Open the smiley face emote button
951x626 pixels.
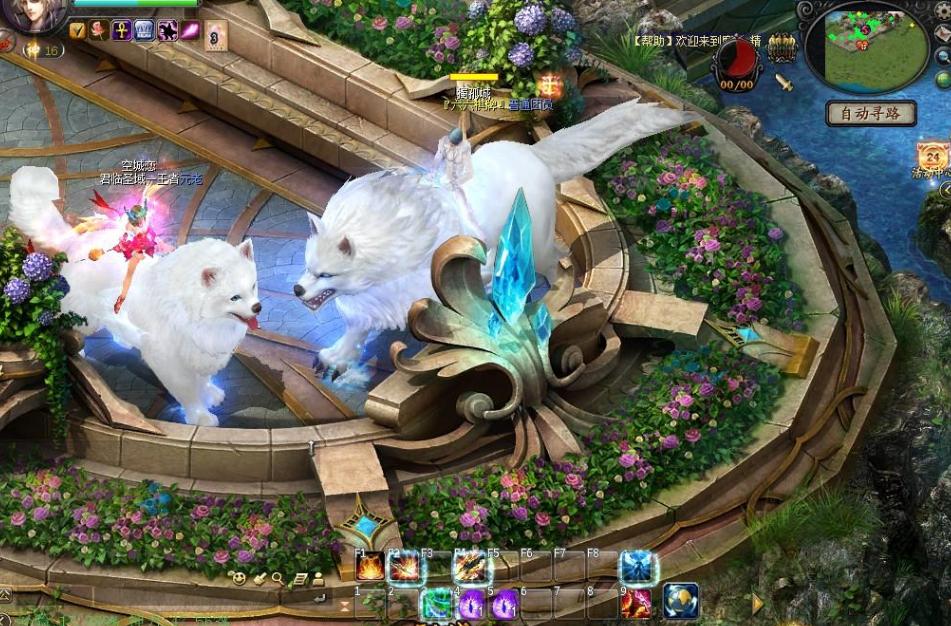239,578
